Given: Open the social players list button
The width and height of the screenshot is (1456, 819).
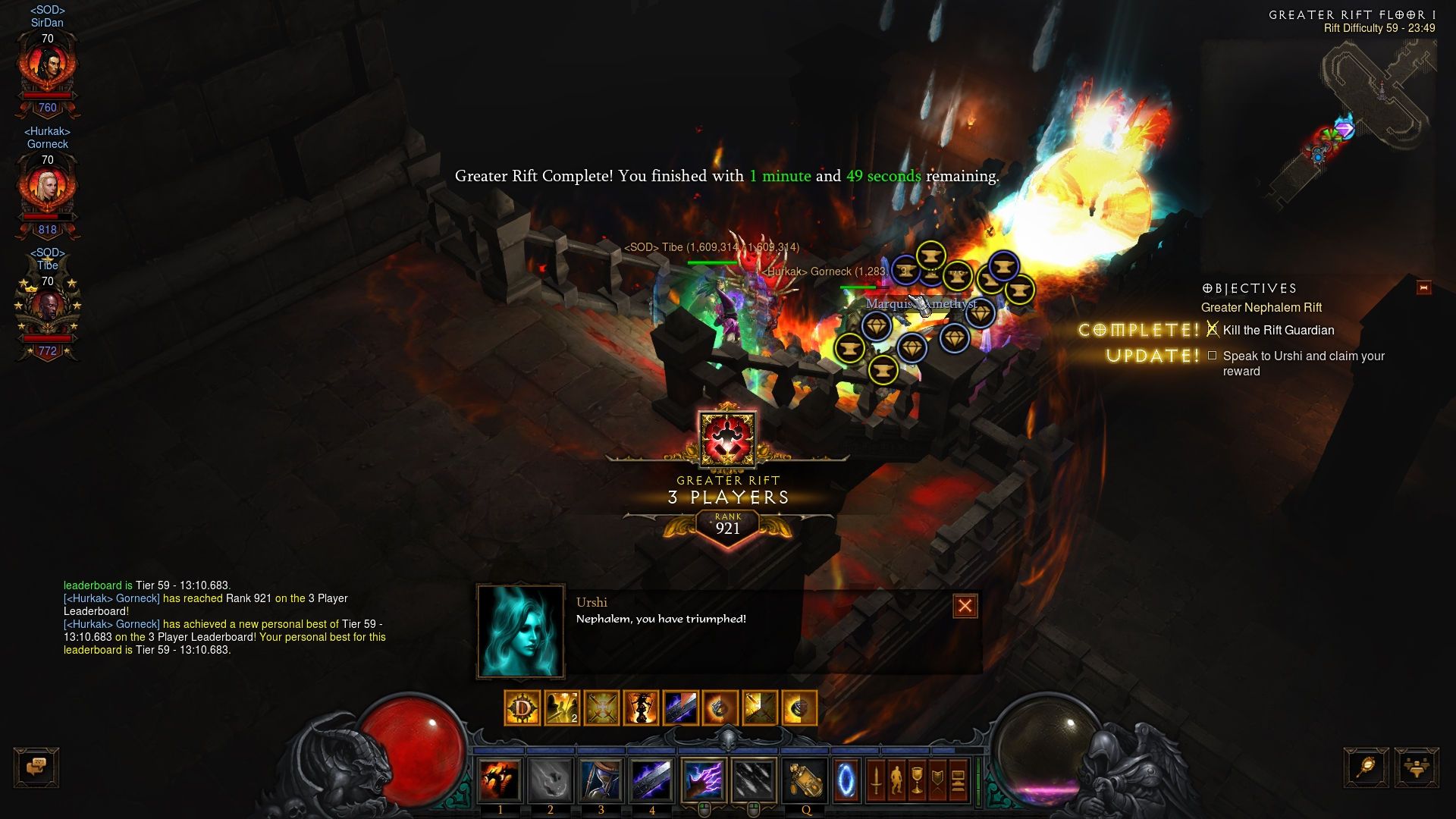Looking at the screenshot, I should (1416, 767).
